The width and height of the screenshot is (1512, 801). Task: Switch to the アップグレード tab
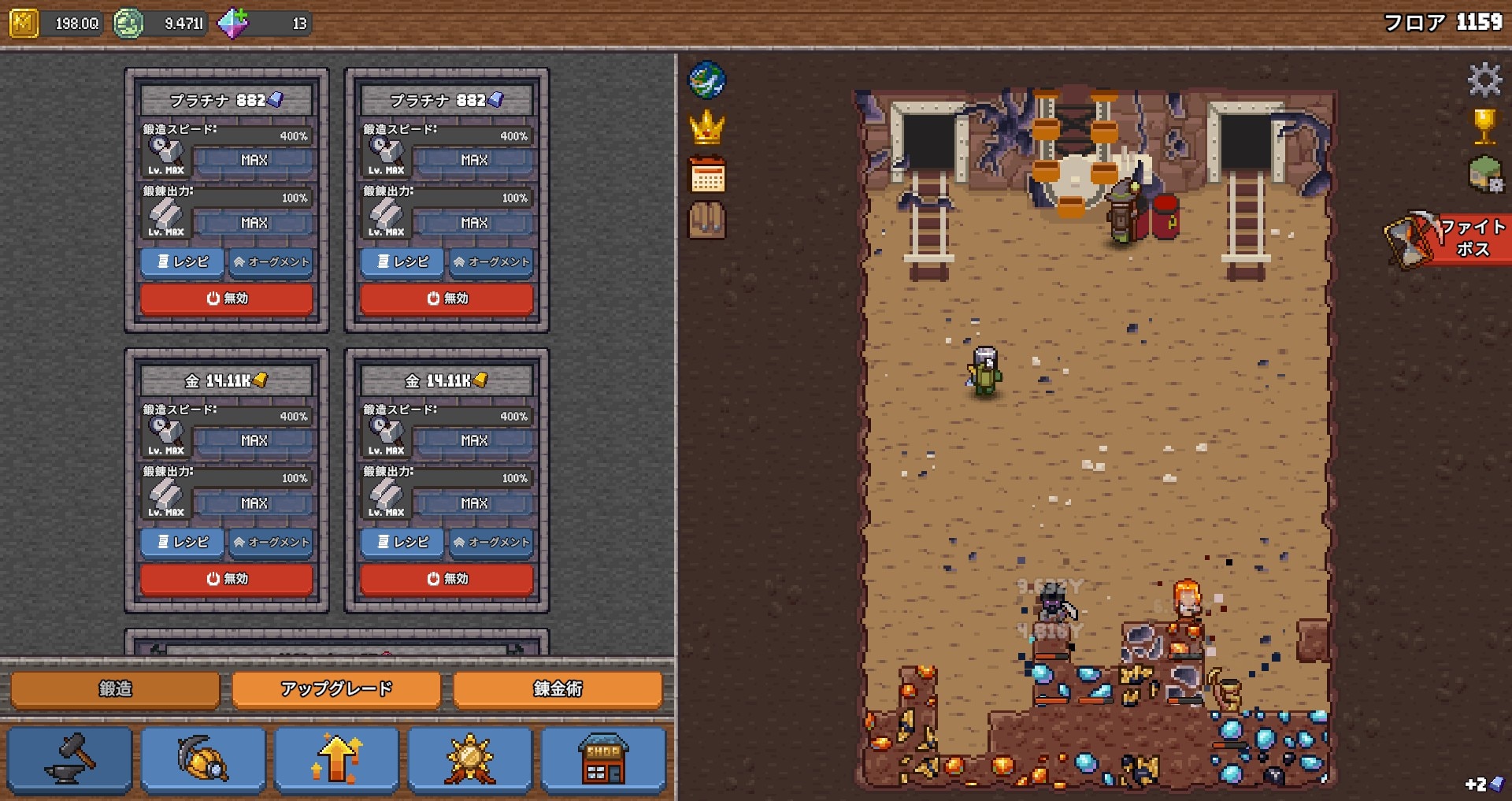[336, 688]
